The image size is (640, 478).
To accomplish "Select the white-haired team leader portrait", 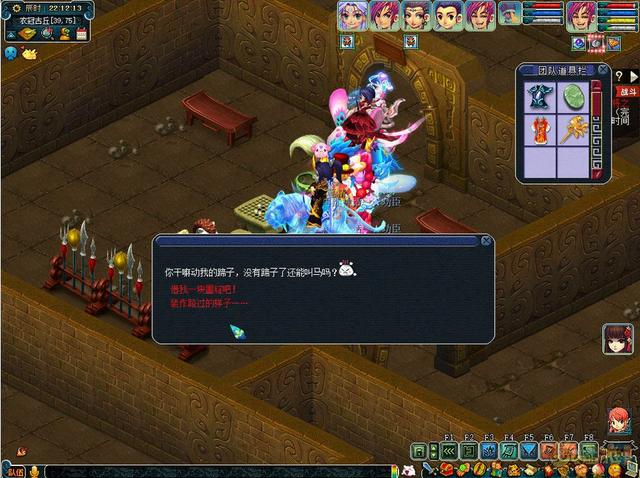I will click(351, 16).
